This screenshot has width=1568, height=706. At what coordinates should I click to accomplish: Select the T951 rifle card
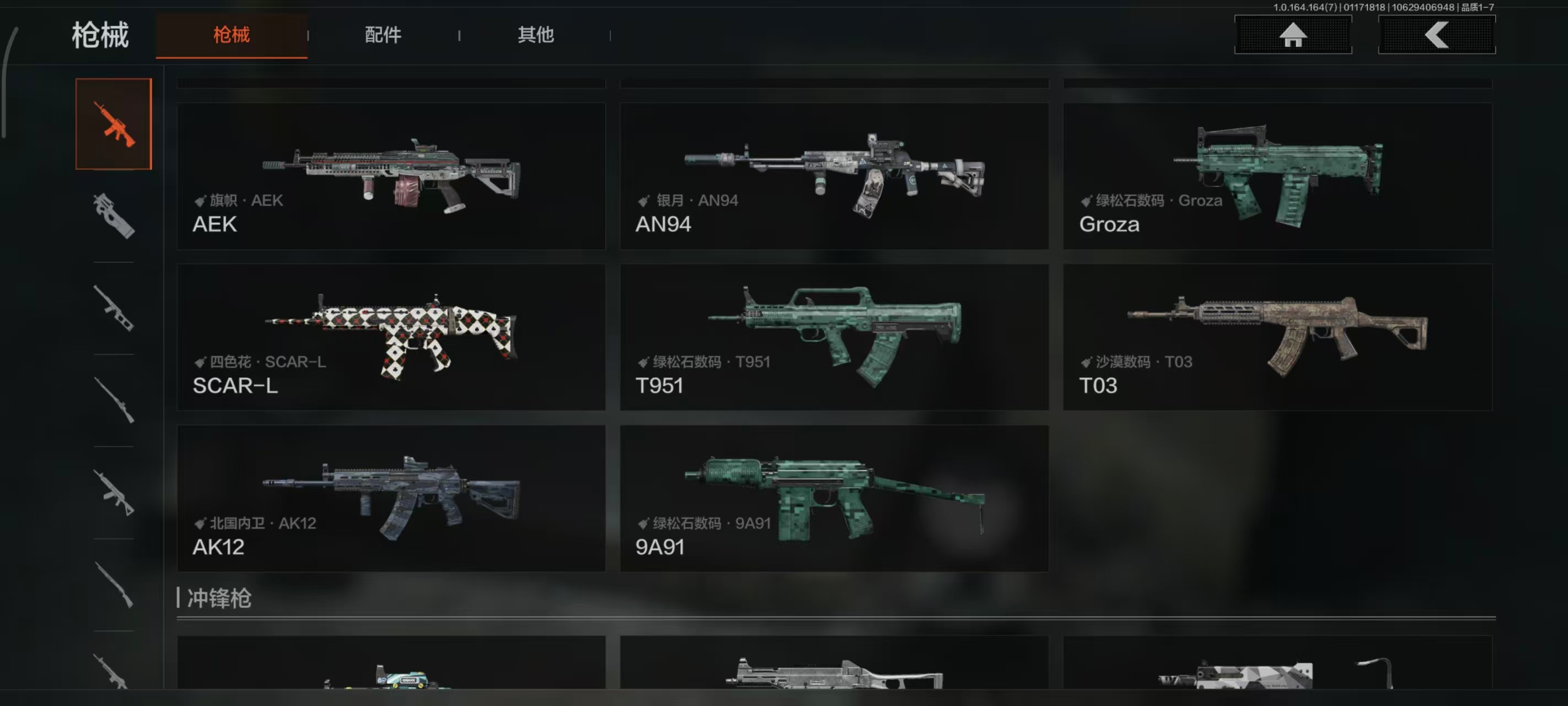[x=834, y=337]
